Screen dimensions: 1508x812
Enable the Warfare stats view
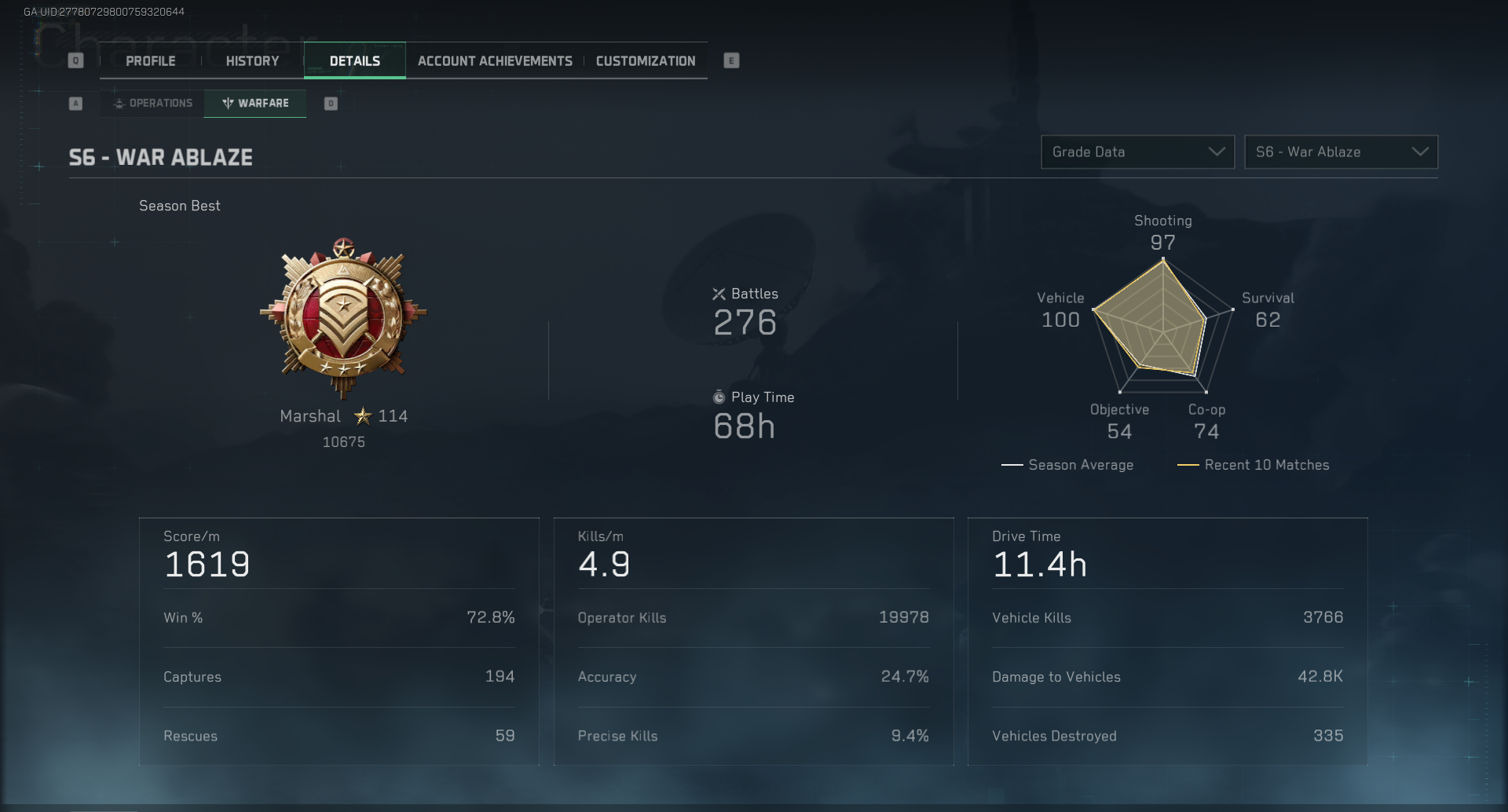254,103
